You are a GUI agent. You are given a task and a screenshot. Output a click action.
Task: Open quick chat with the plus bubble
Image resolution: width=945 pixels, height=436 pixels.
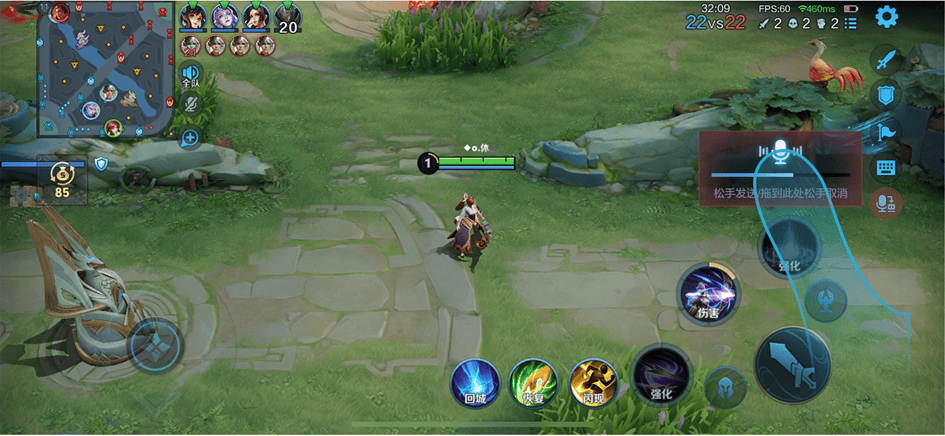coord(190,138)
